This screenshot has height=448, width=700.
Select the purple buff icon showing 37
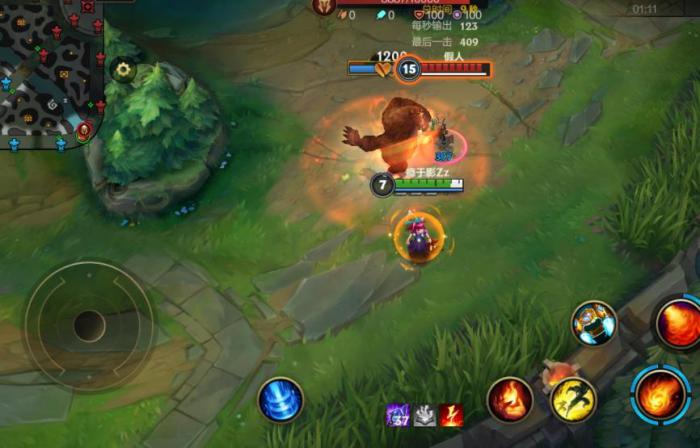coord(398,415)
